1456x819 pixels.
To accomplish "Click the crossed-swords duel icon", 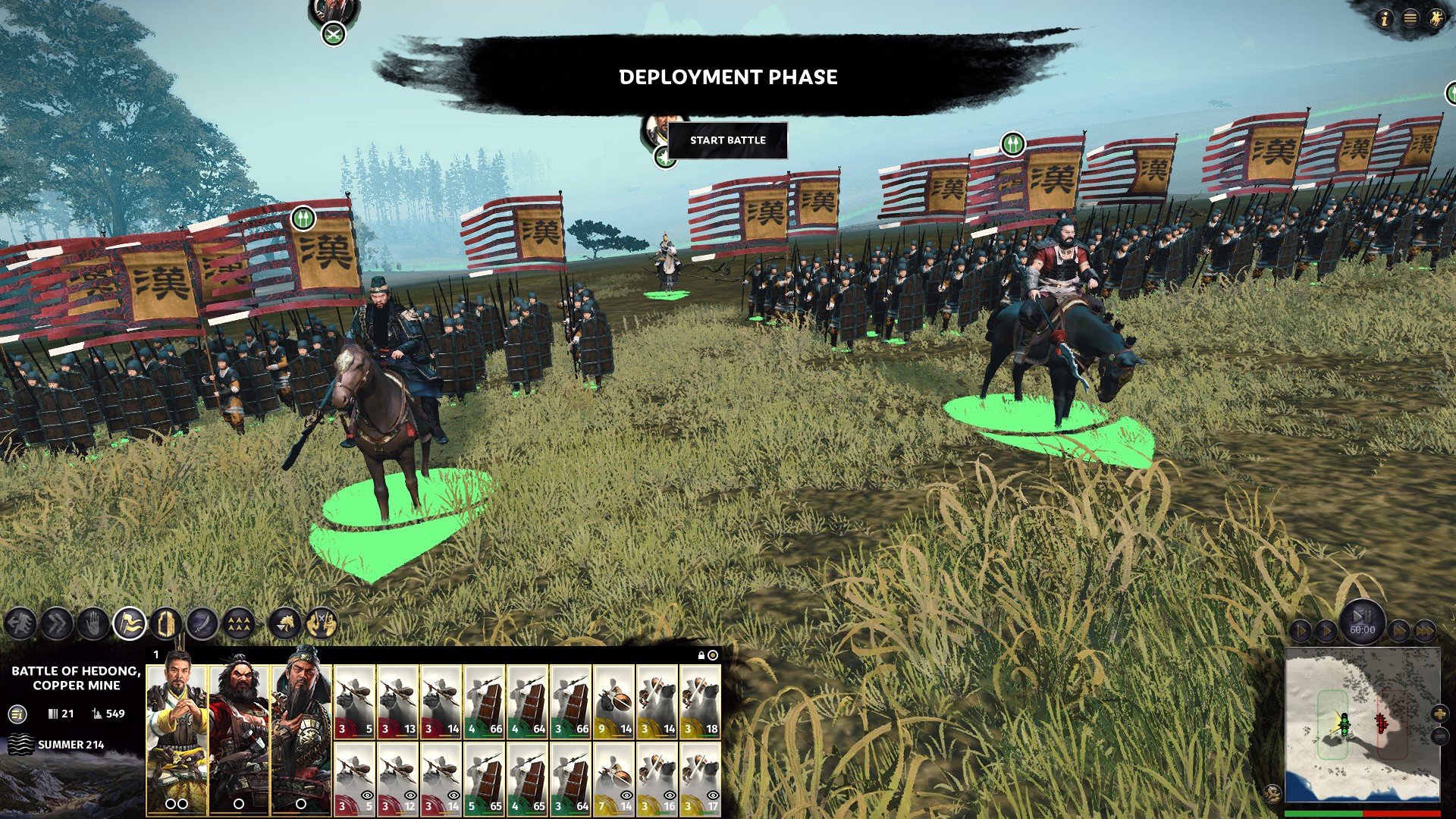I will pos(322,624).
